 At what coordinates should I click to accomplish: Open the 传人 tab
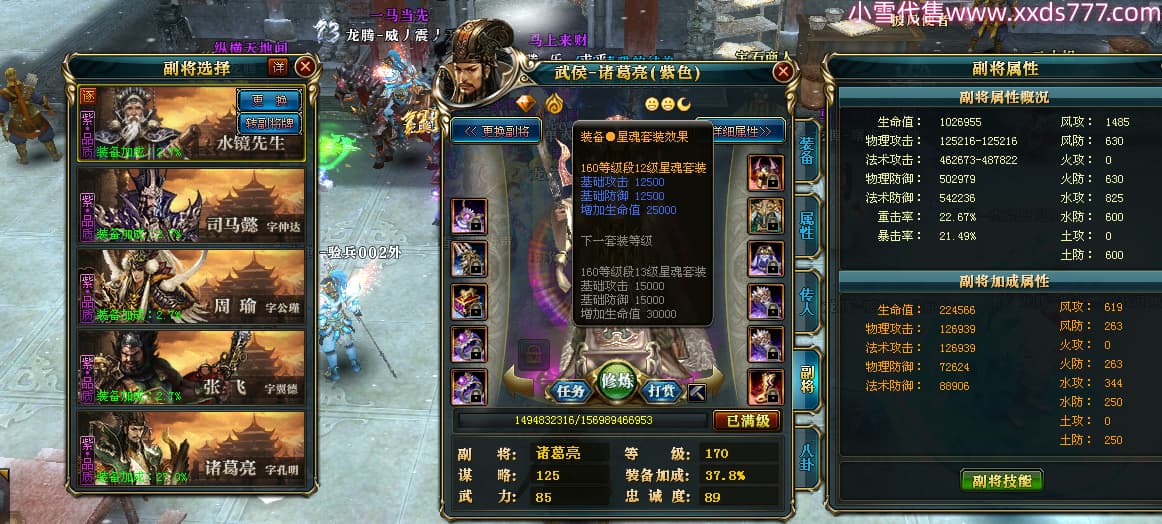pyautogui.click(x=807, y=305)
